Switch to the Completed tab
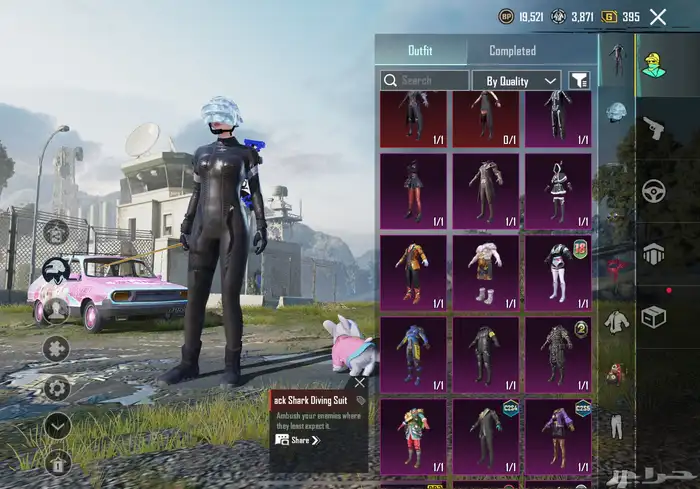Screen dimensions: 700x489 click(512, 51)
